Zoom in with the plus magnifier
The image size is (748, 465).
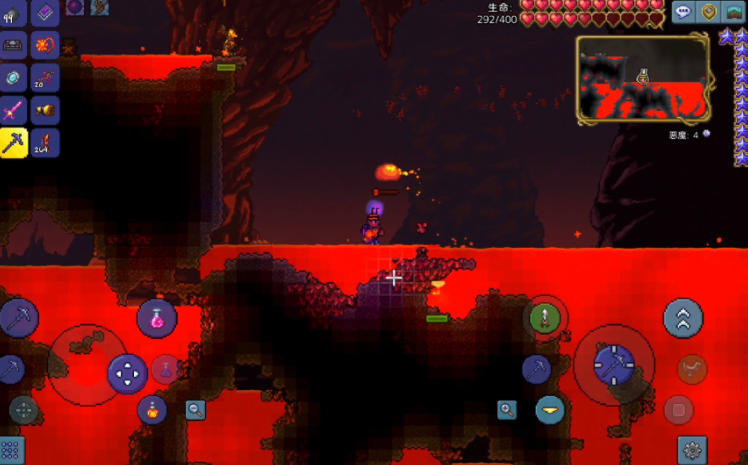tap(507, 409)
